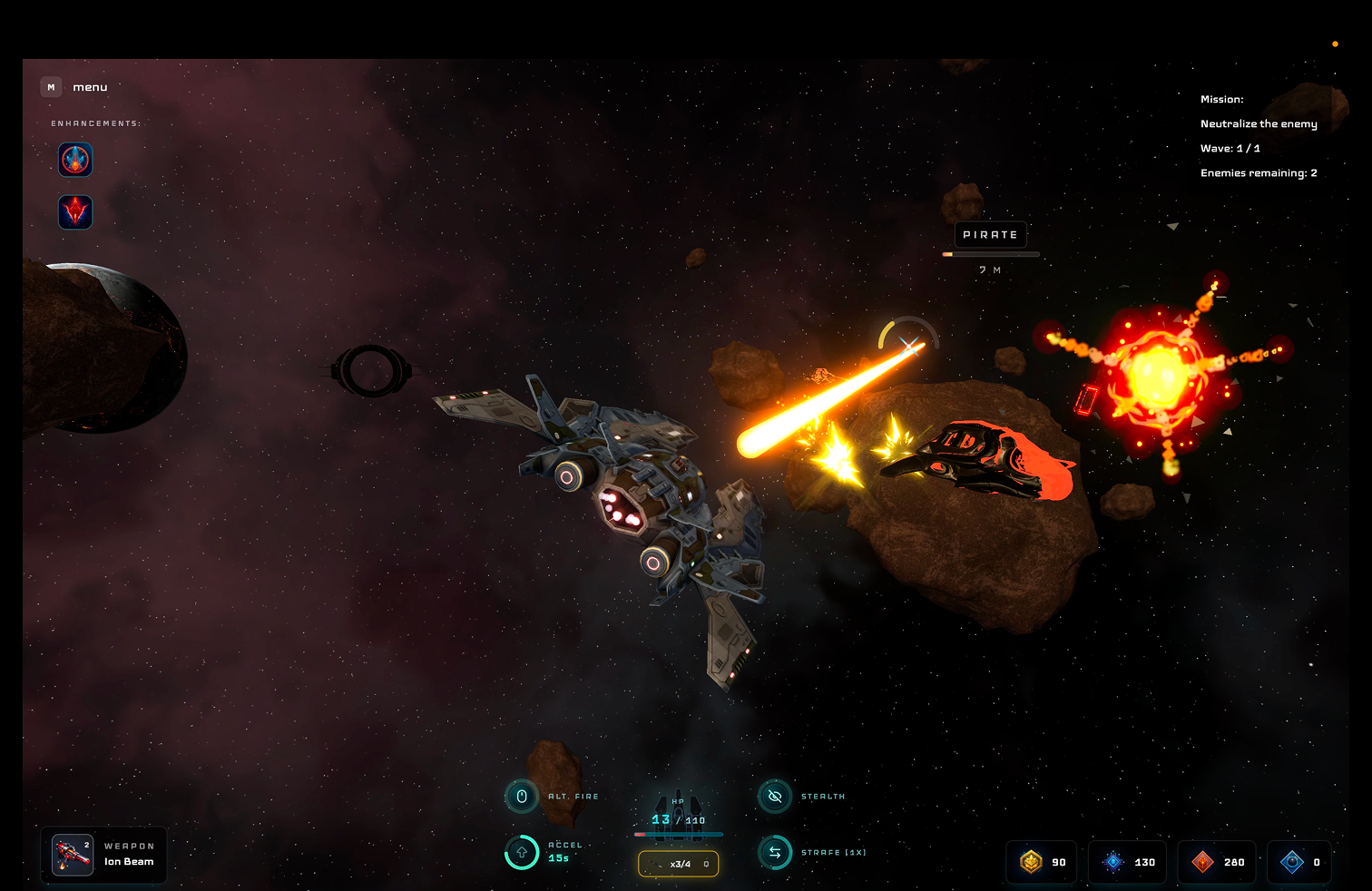Image resolution: width=1372 pixels, height=891 pixels.
Task: Select the orange diamond resource icon
Action: coord(1202,862)
